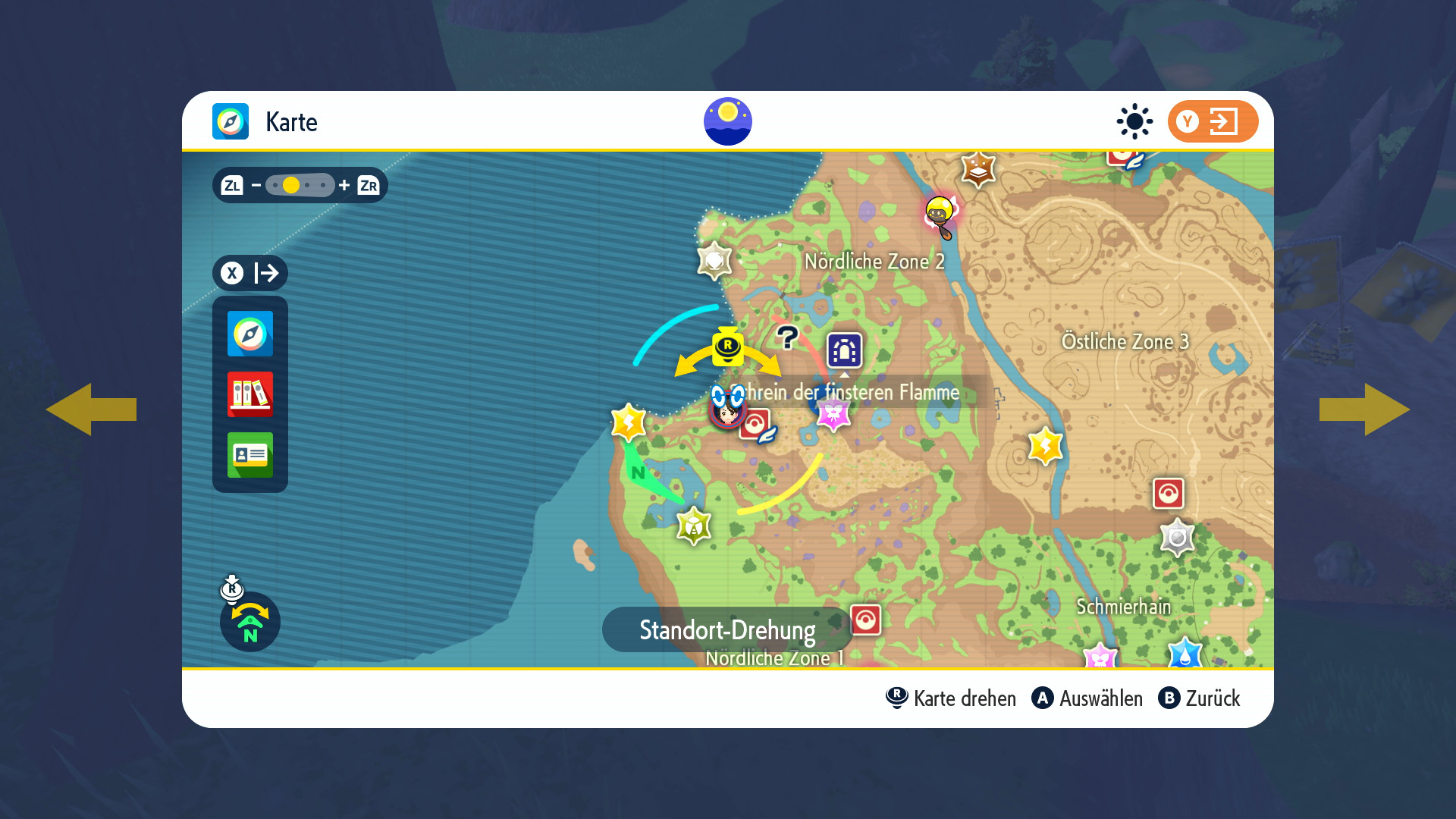Screen dimensions: 1456x819
Task: Toggle the sun weather display icon
Action: pyautogui.click(x=1134, y=121)
